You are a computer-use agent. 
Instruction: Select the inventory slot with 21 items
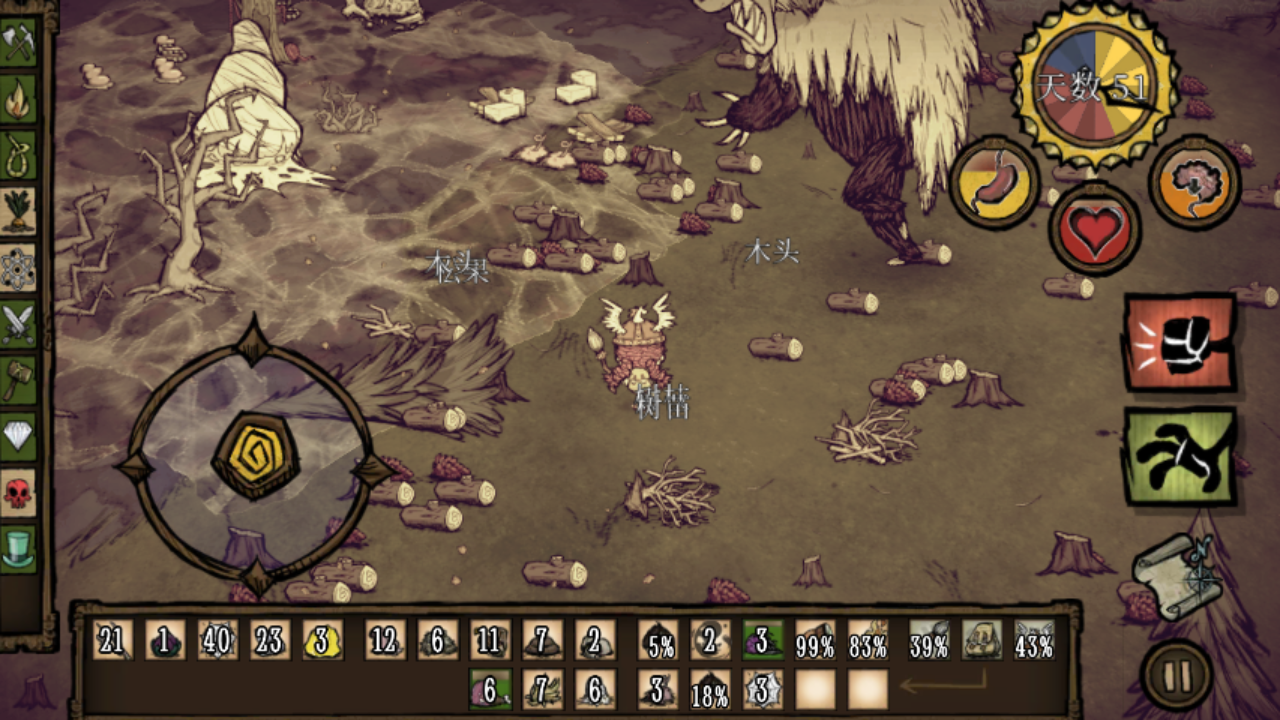tap(113, 640)
